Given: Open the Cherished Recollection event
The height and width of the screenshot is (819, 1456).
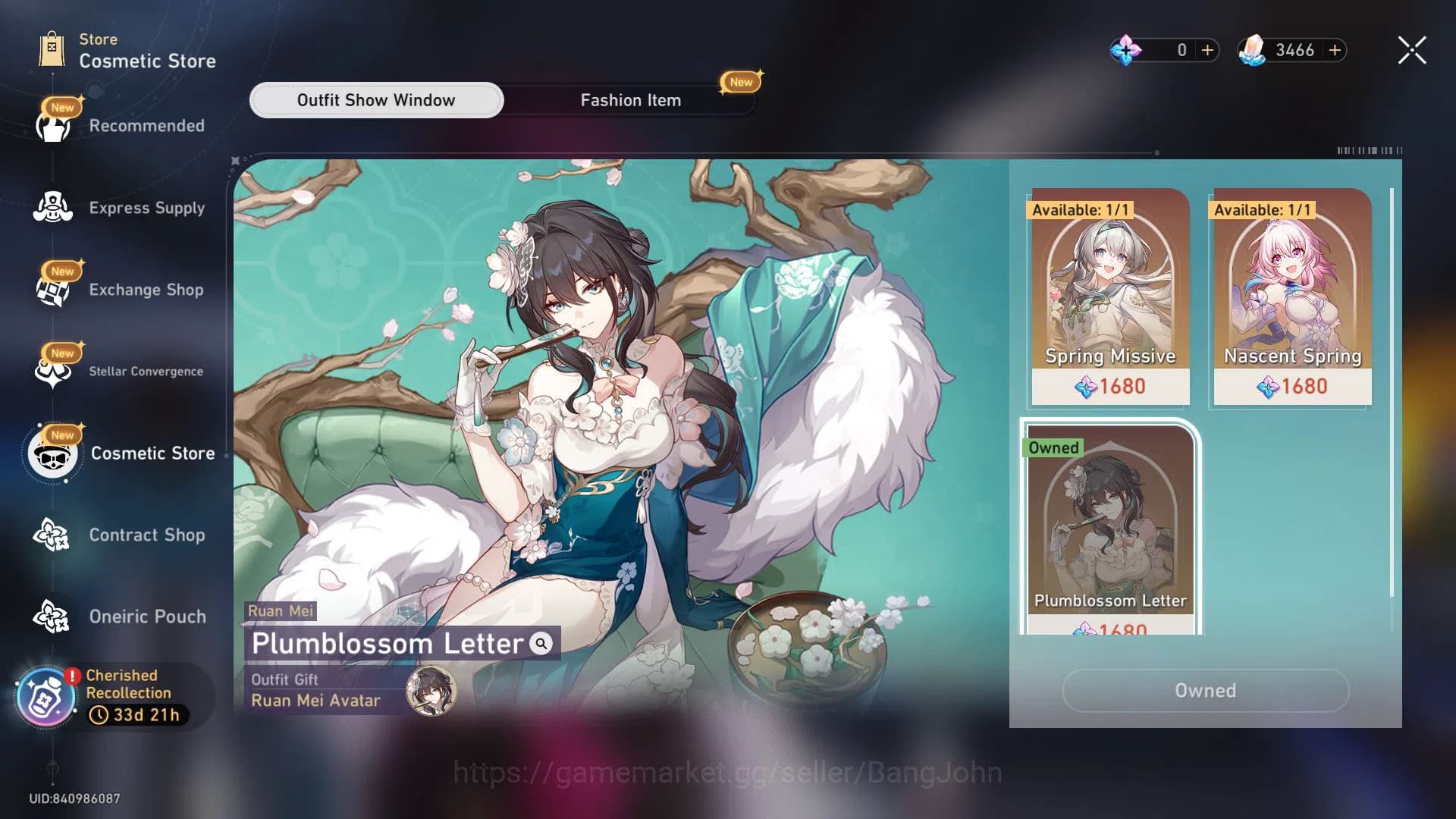Looking at the screenshot, I should 45,694.
